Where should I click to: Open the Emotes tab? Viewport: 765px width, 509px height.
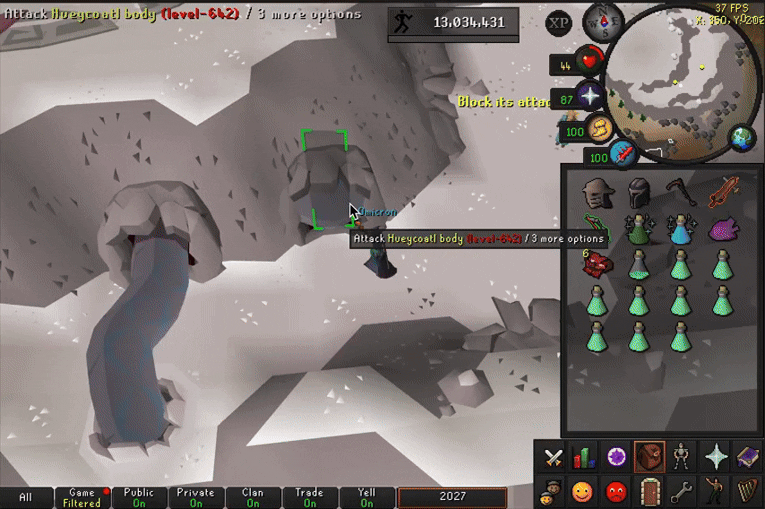714,491
